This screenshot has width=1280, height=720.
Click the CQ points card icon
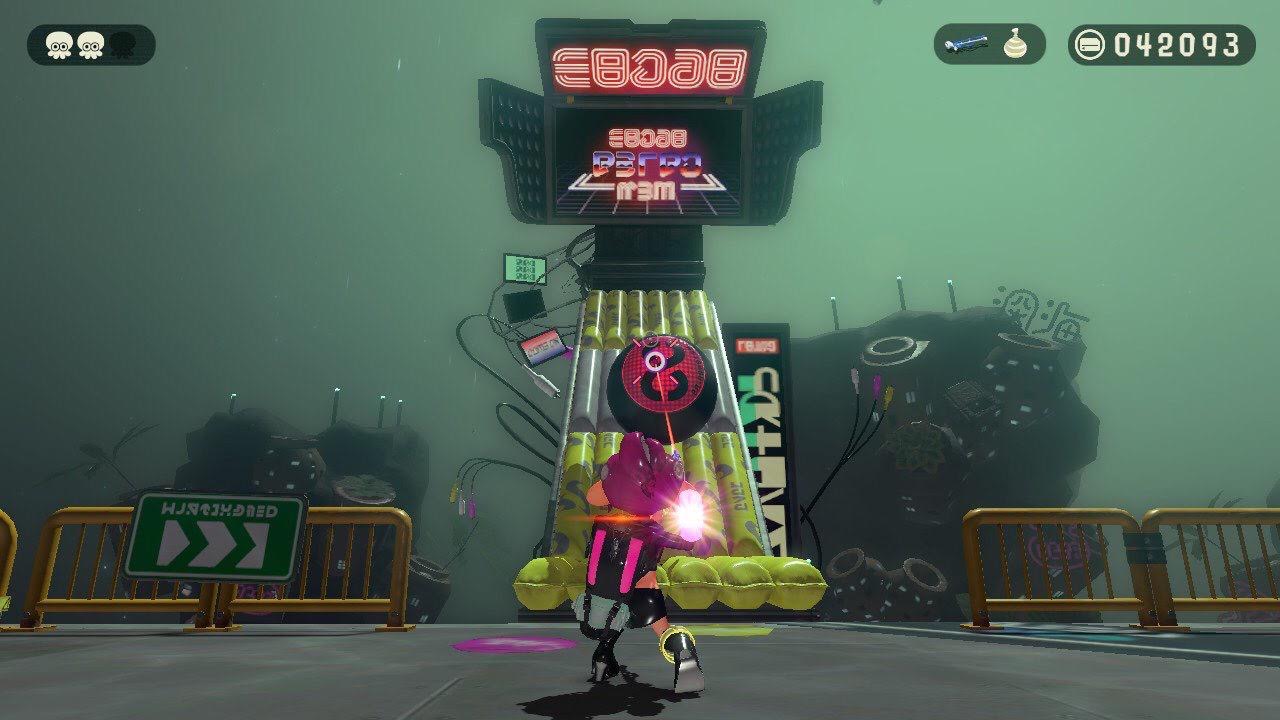1090,45
